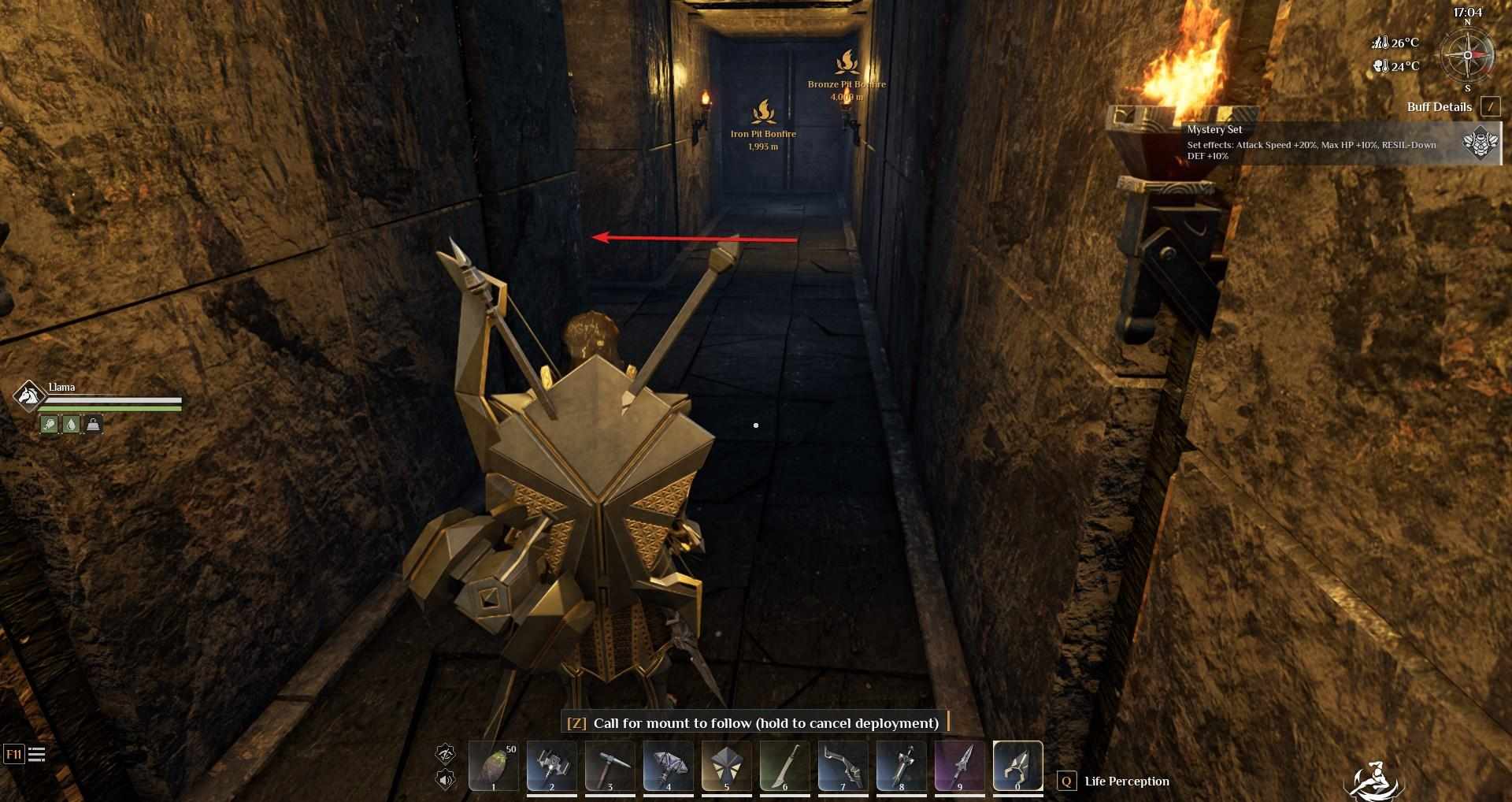The image size is (1512, 802).
Task: Equip the bow in hotbar slot 7
Action: coord(843,766)
